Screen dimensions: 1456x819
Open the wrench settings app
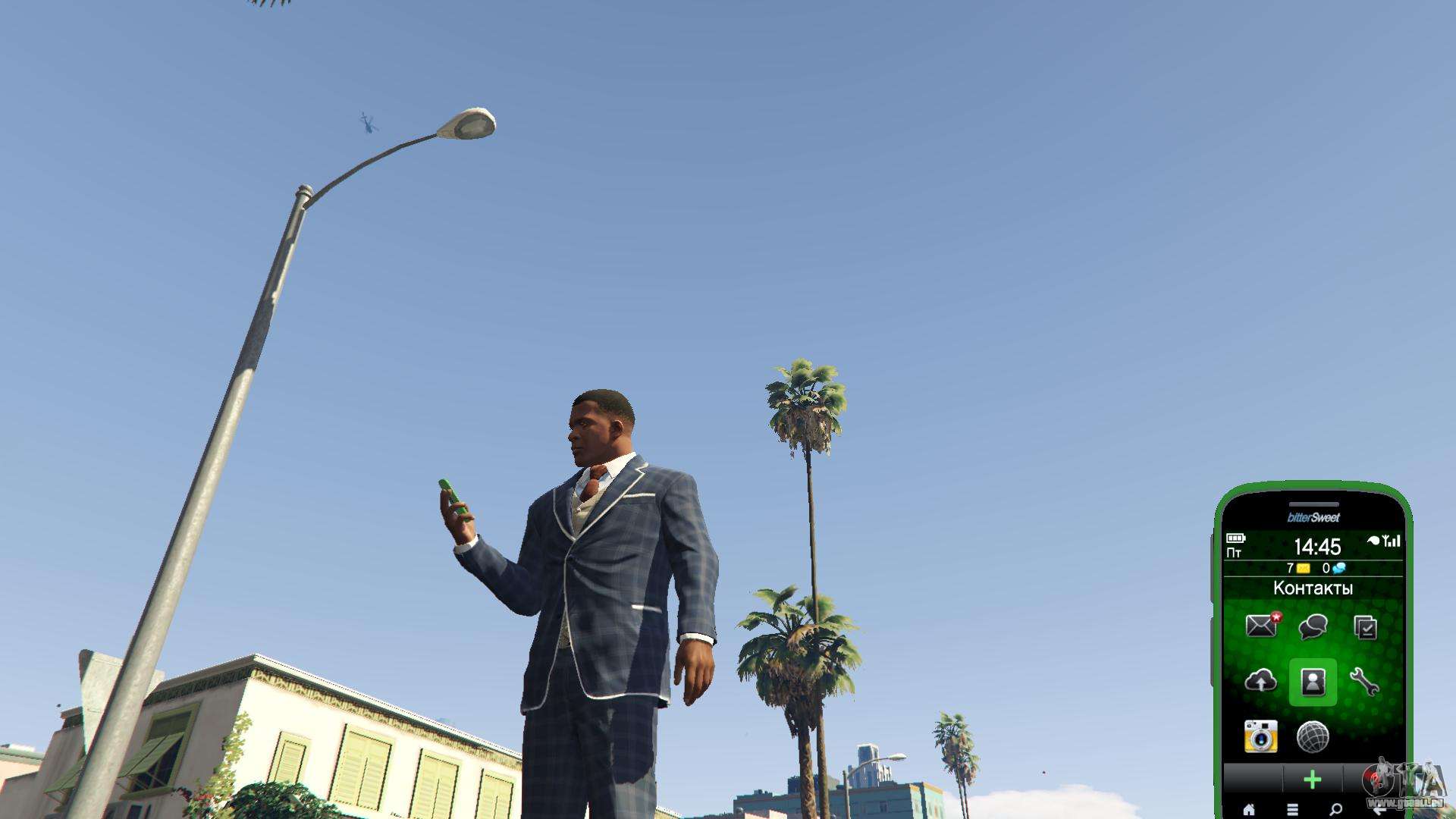[x=1364, y=682]
